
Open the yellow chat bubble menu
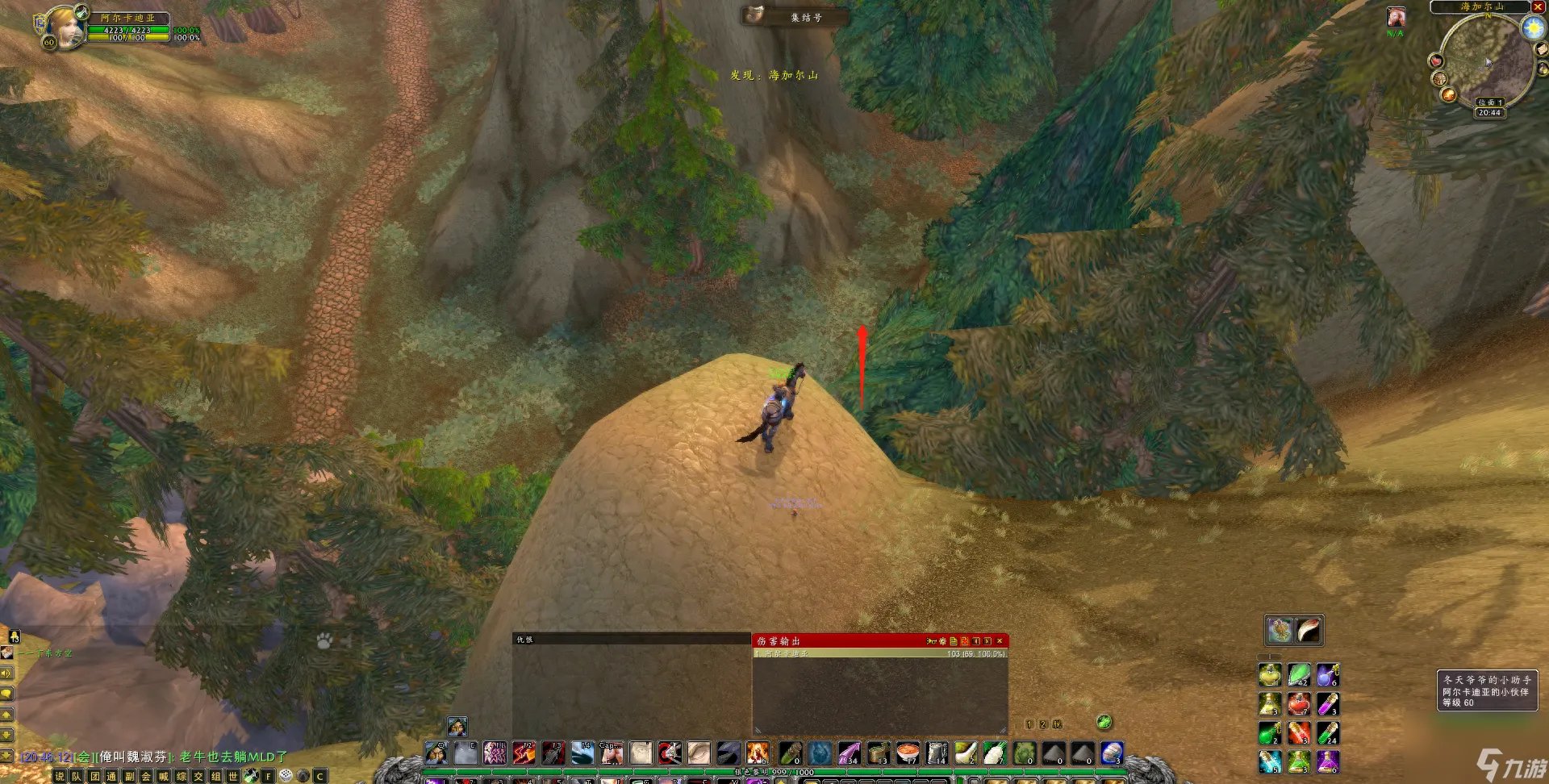[6, 694]
